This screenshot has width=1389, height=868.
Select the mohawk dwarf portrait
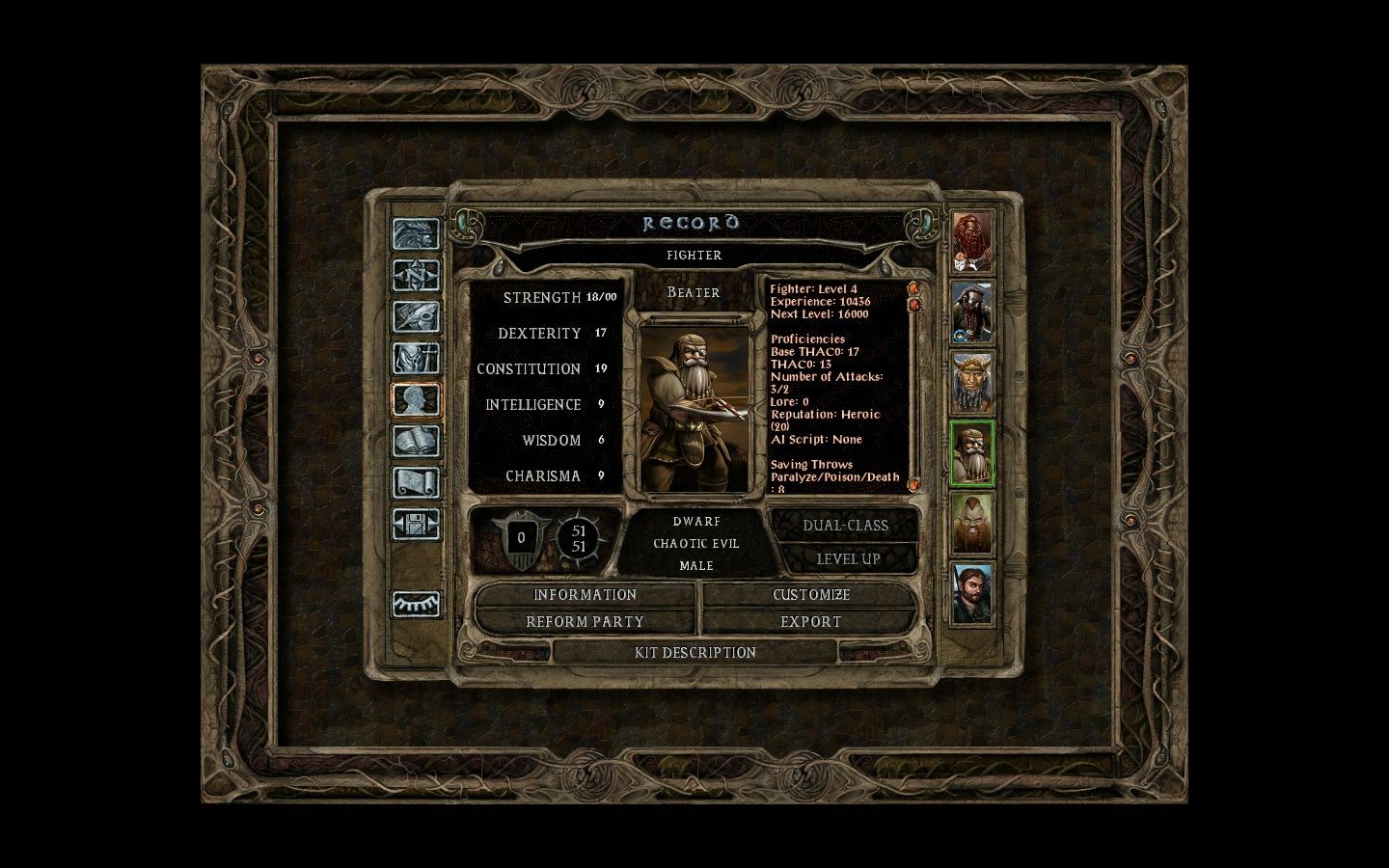(x=972, y=524)
